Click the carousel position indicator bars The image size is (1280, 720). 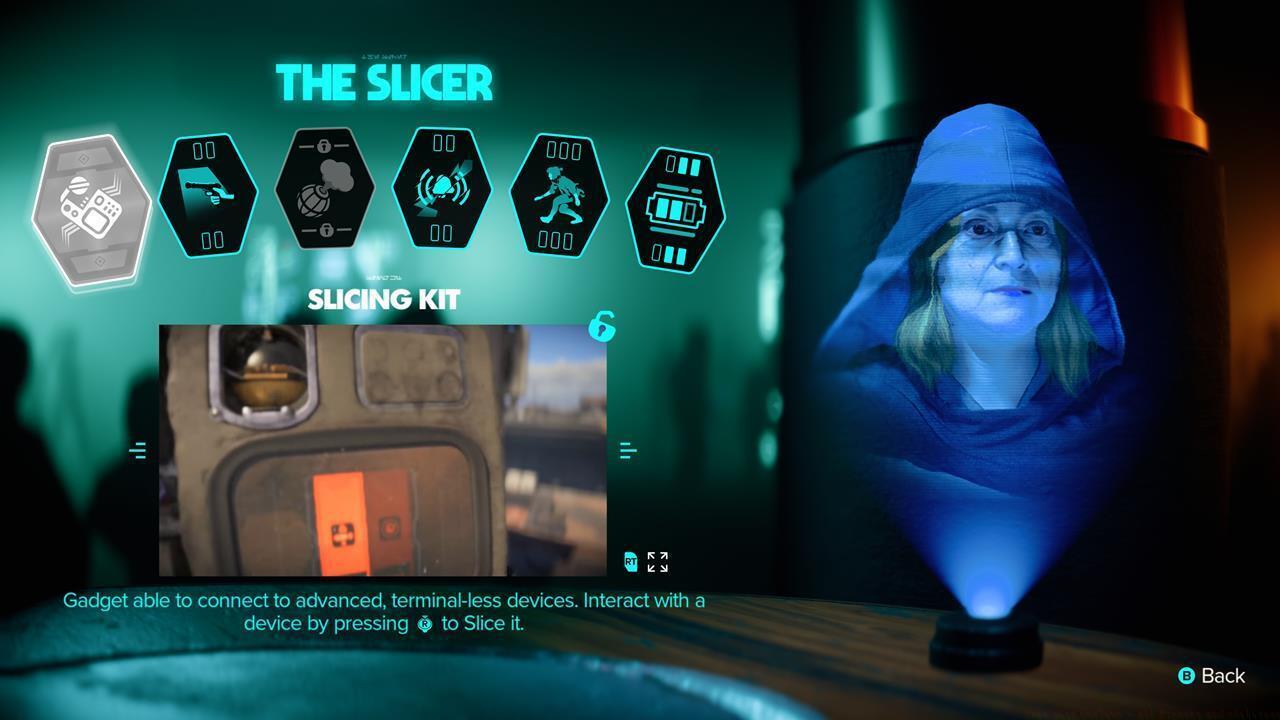tap(137, 450)
